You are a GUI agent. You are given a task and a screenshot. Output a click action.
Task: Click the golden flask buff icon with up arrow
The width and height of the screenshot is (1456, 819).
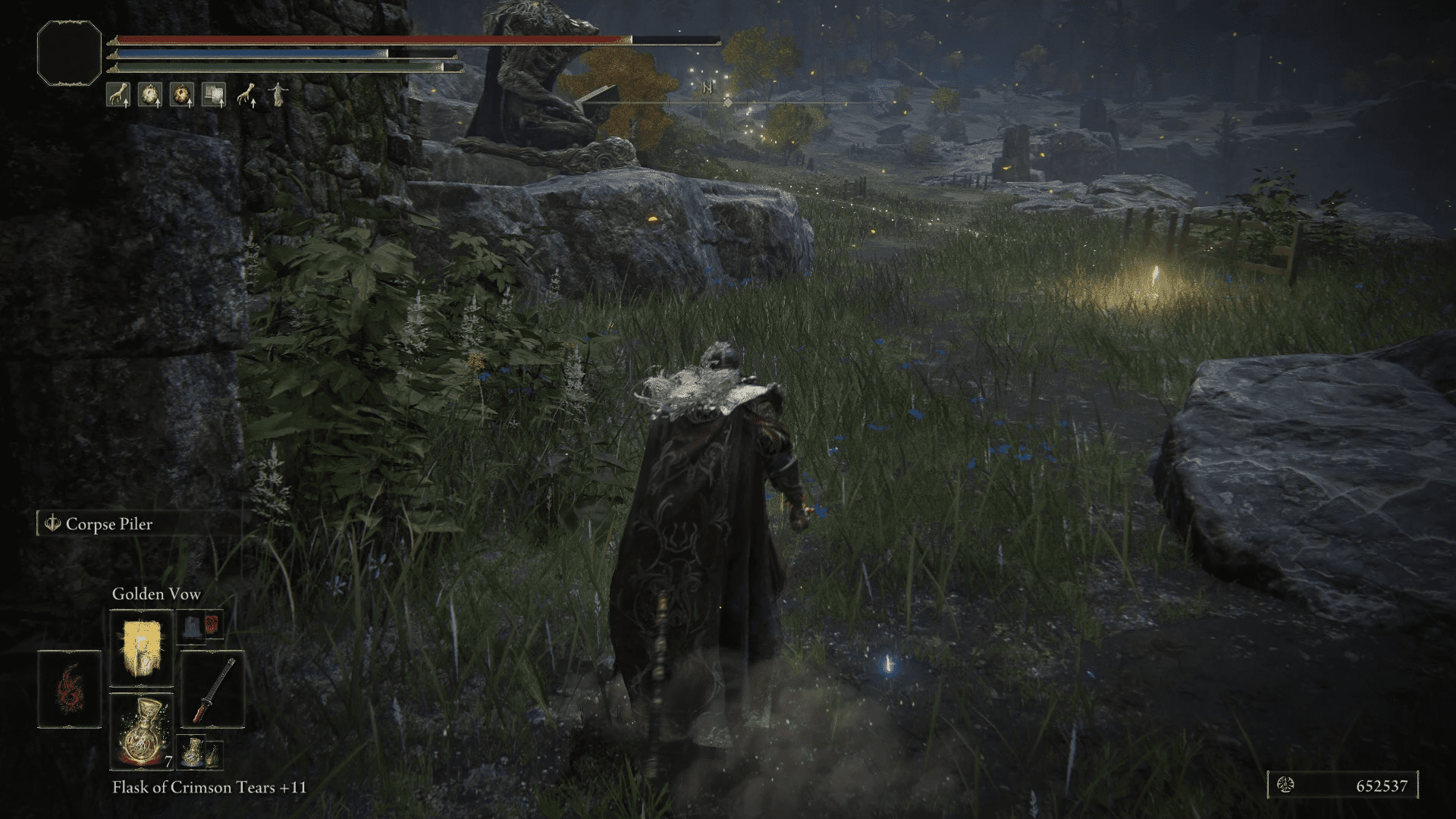150,94
